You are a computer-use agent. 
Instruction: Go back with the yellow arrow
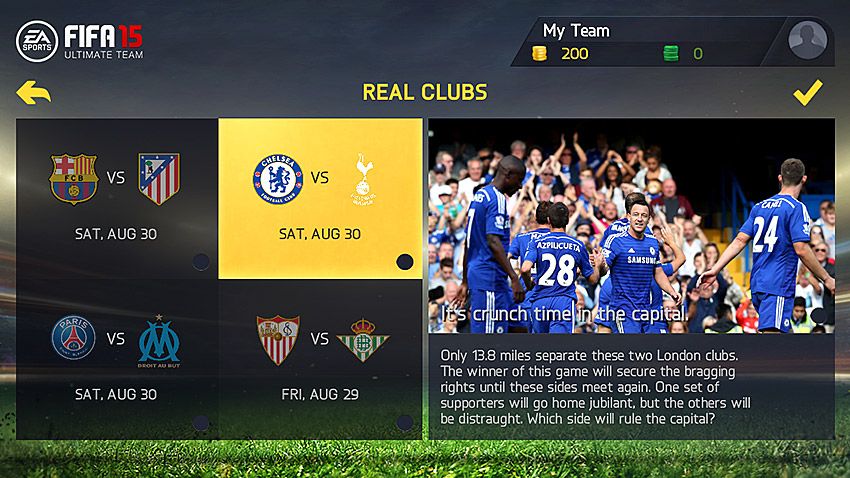[x=33, y=93]
